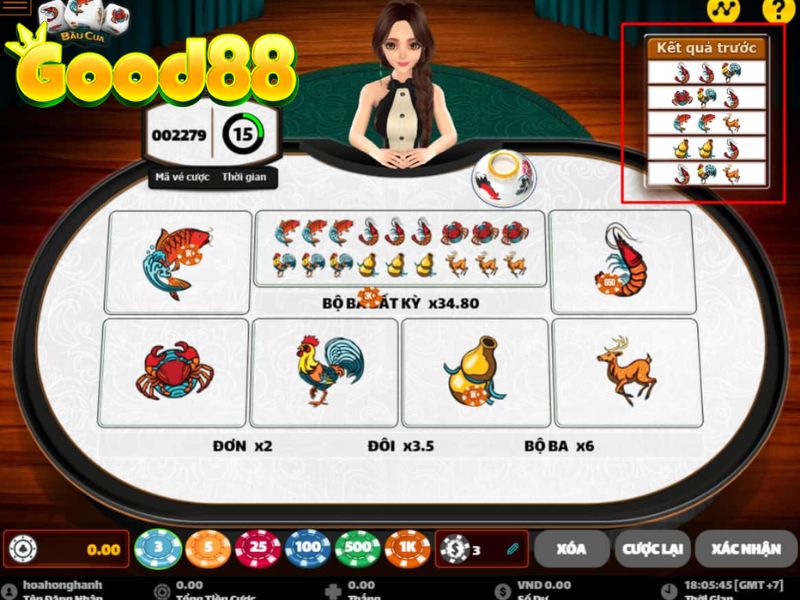Select the blue 3 chip
Image resolution: width=800 pixels, height=600 pixels.
[x=158, y=549]
